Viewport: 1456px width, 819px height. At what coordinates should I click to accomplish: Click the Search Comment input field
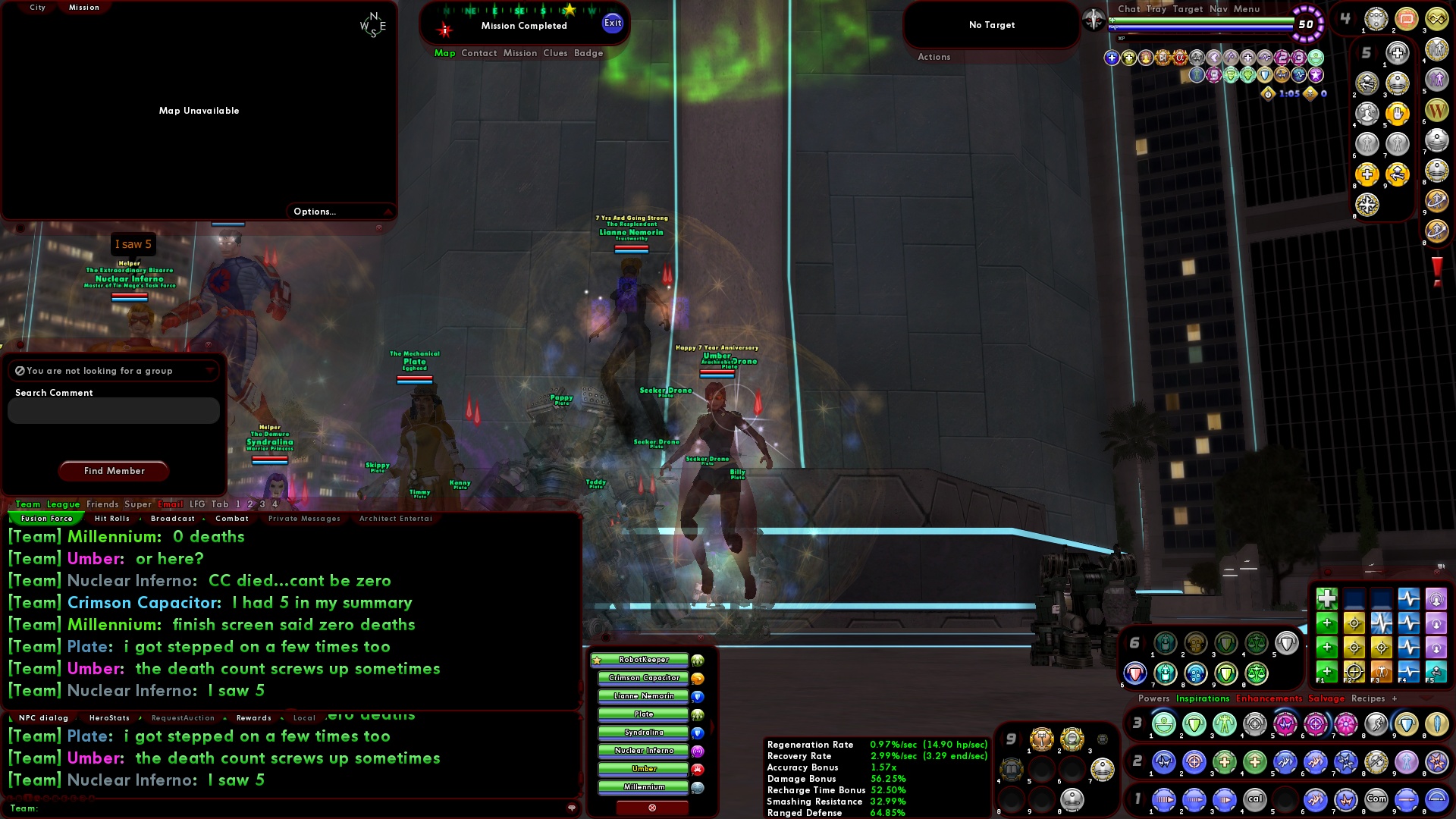[112, 410]
